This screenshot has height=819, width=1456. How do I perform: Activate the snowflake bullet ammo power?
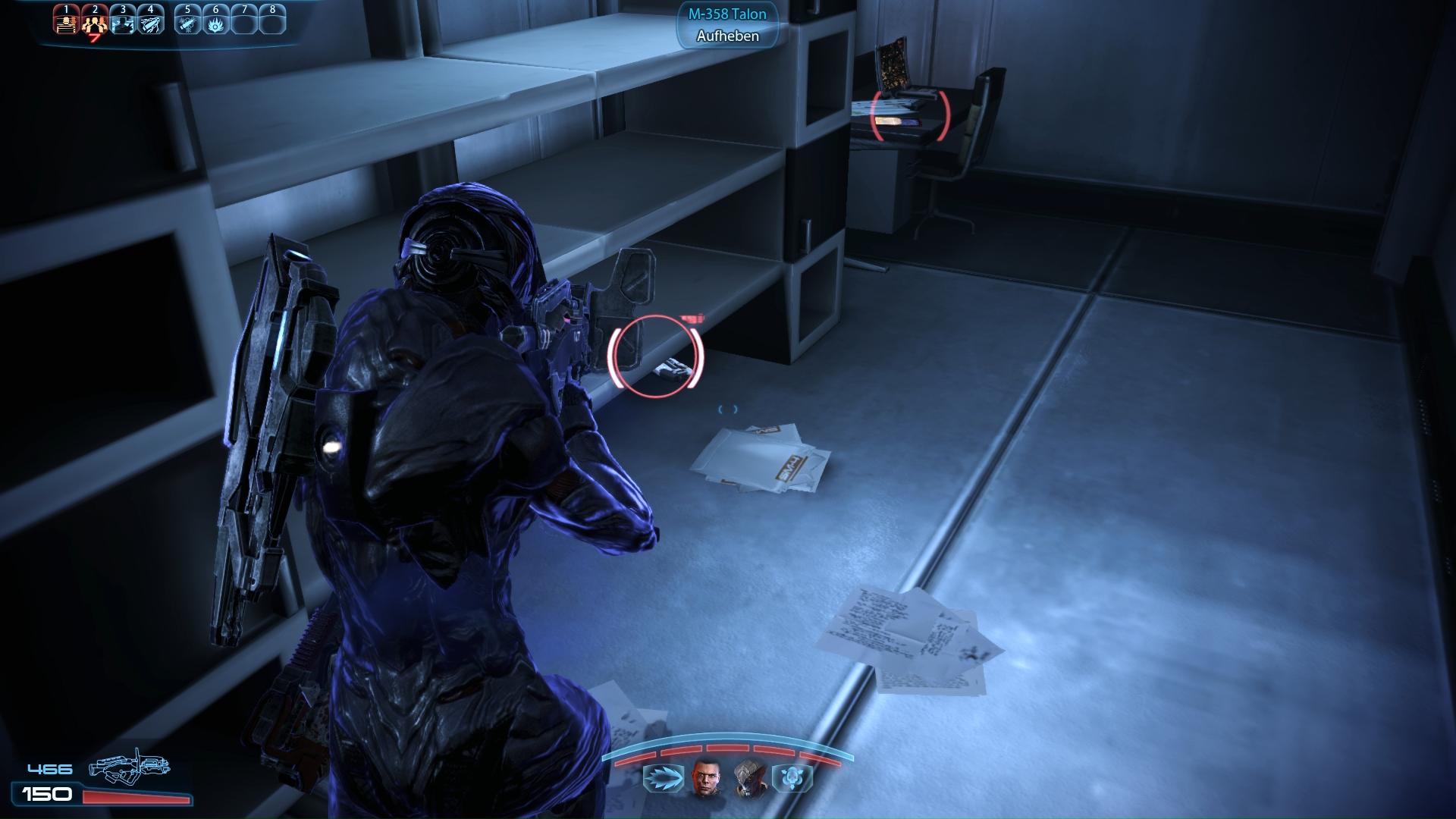click(187, 21)
